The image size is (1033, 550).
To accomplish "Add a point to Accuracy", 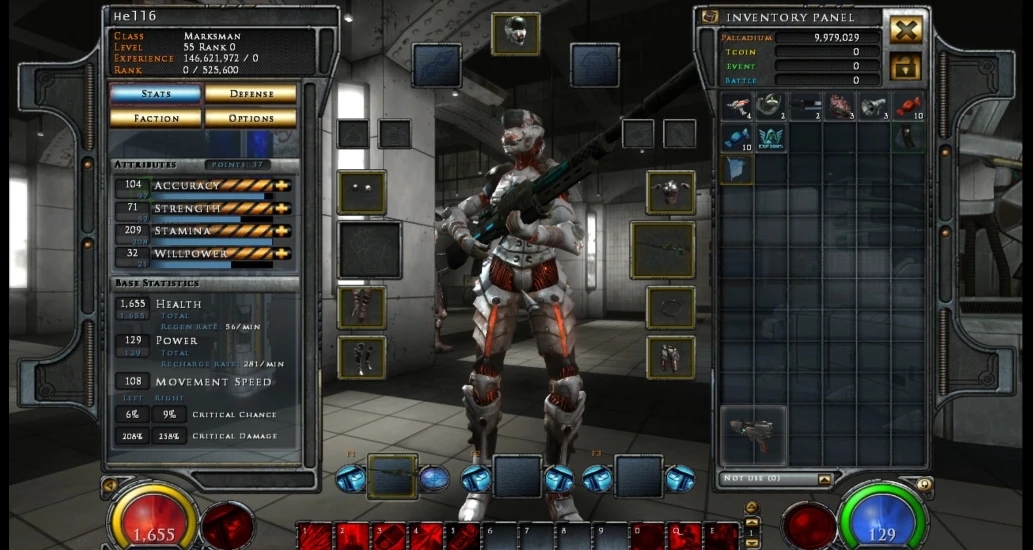I will coord(283,185).
